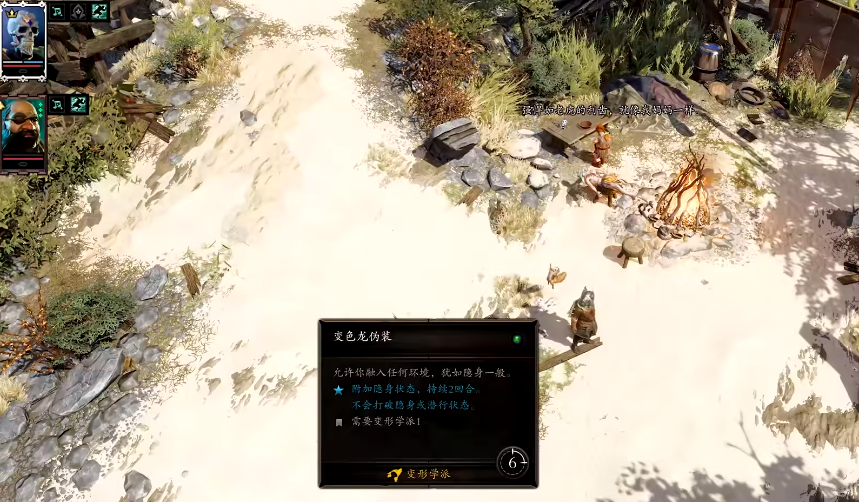
Task: Click the hooded figure status icon
Action: coord(79,11)
